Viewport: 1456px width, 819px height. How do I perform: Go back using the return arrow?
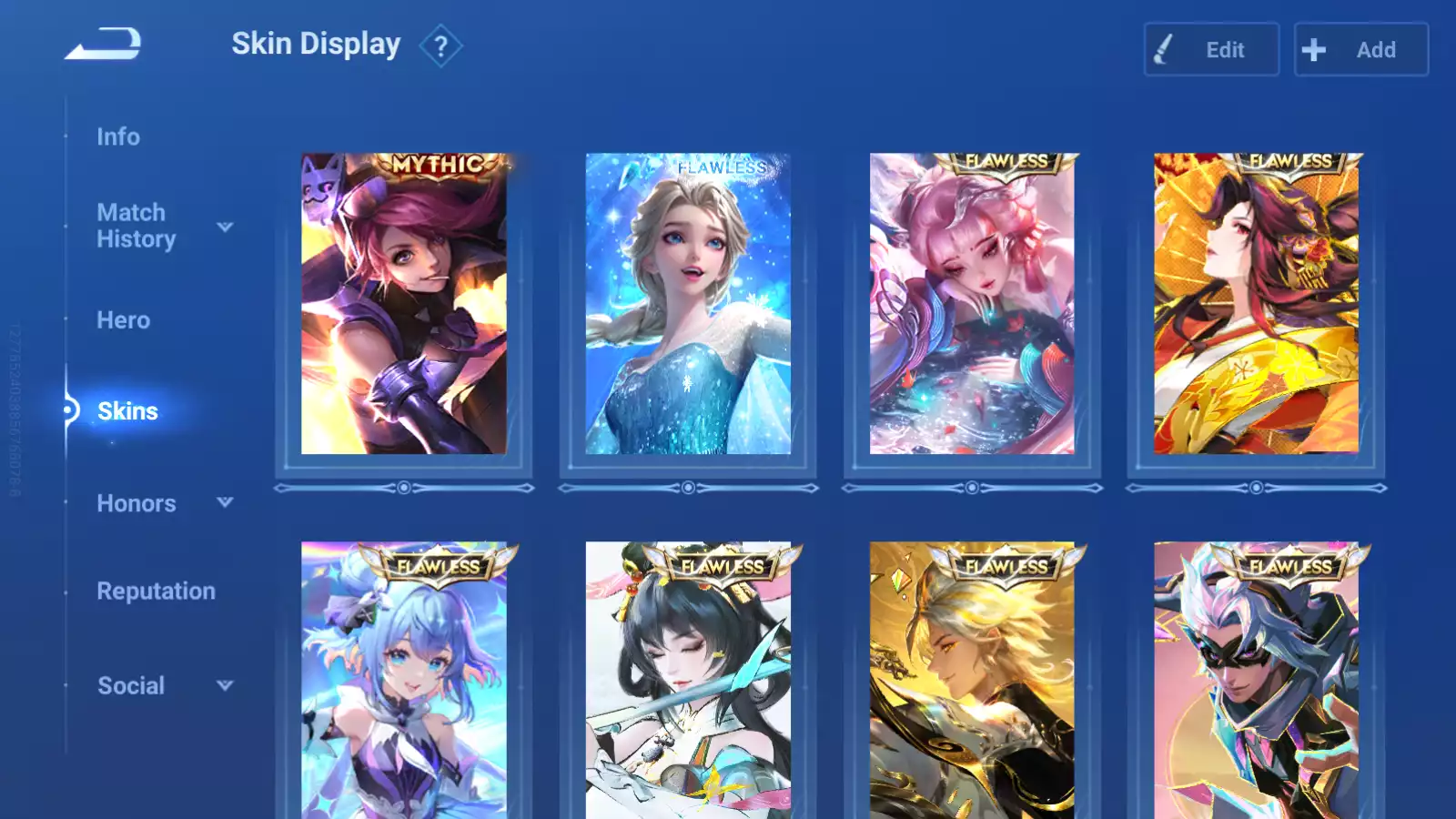(103, 44)
